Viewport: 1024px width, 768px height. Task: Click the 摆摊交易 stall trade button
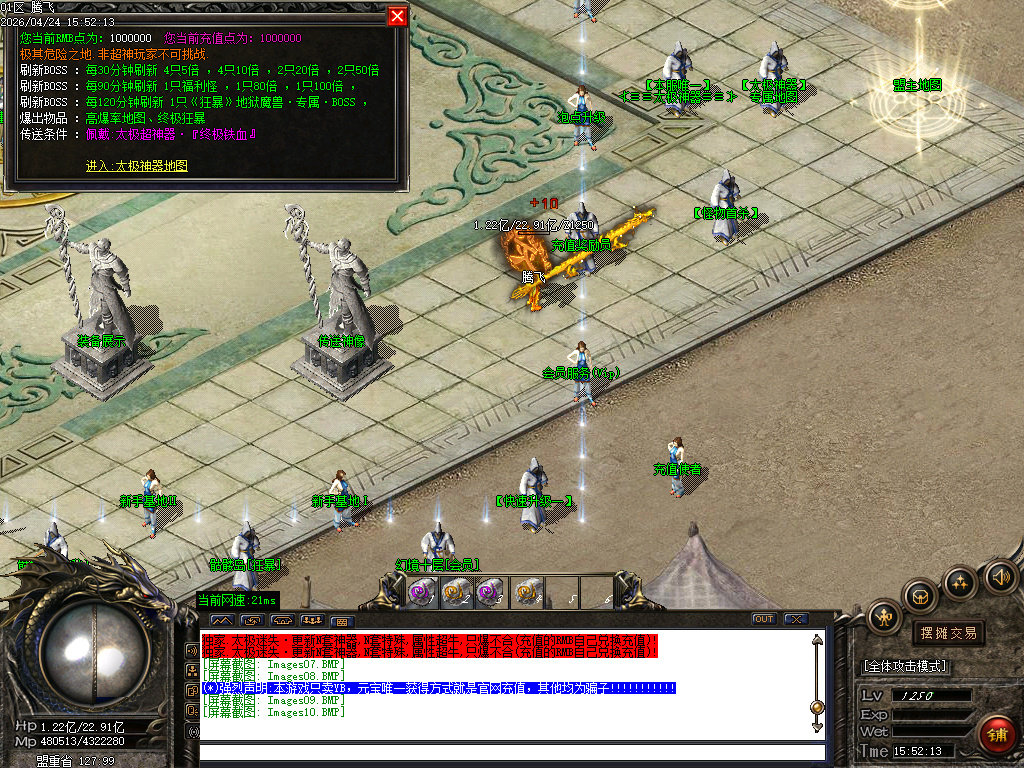point(948,633)
